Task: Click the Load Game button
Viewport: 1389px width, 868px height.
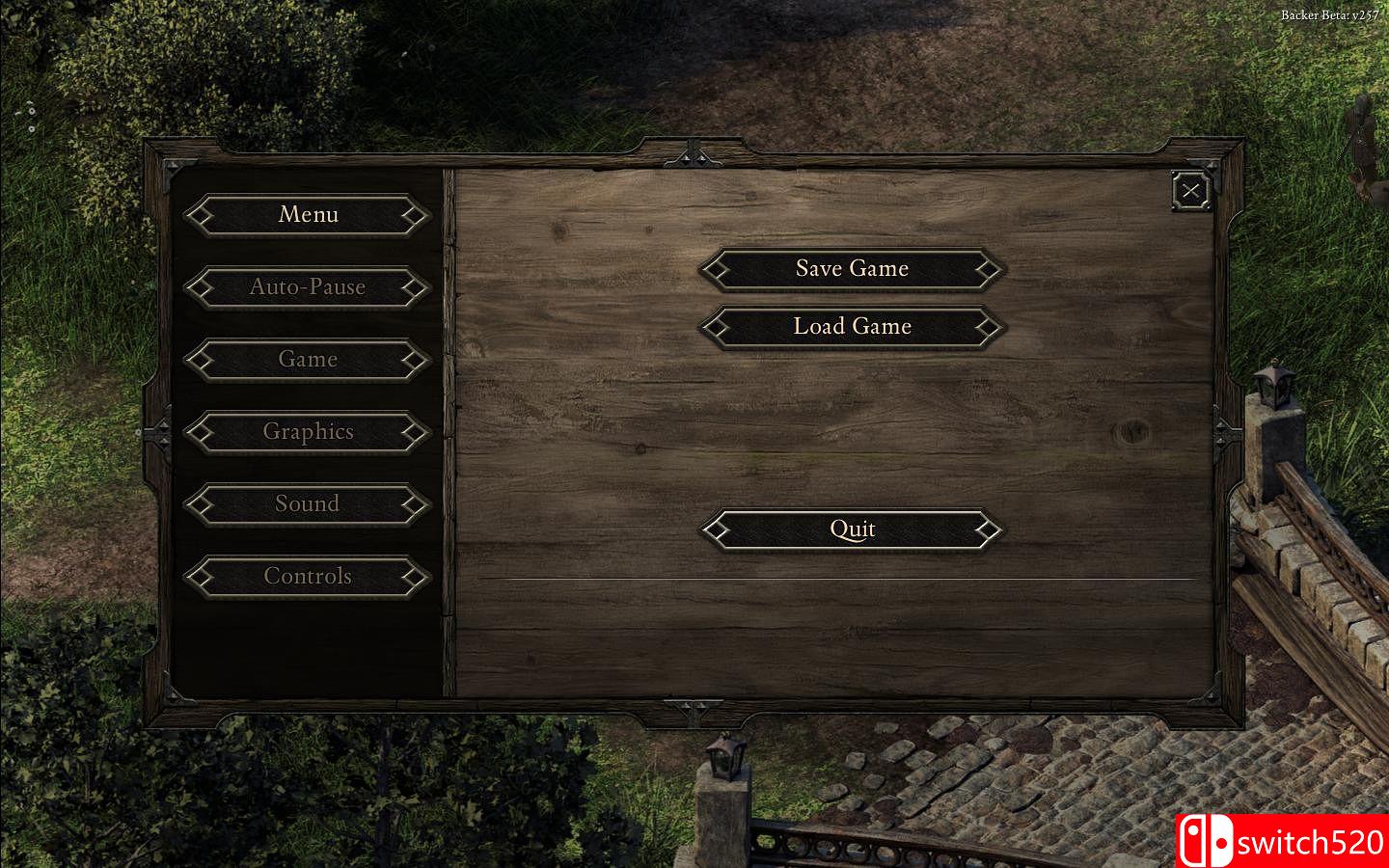Action: coord(852,327)
